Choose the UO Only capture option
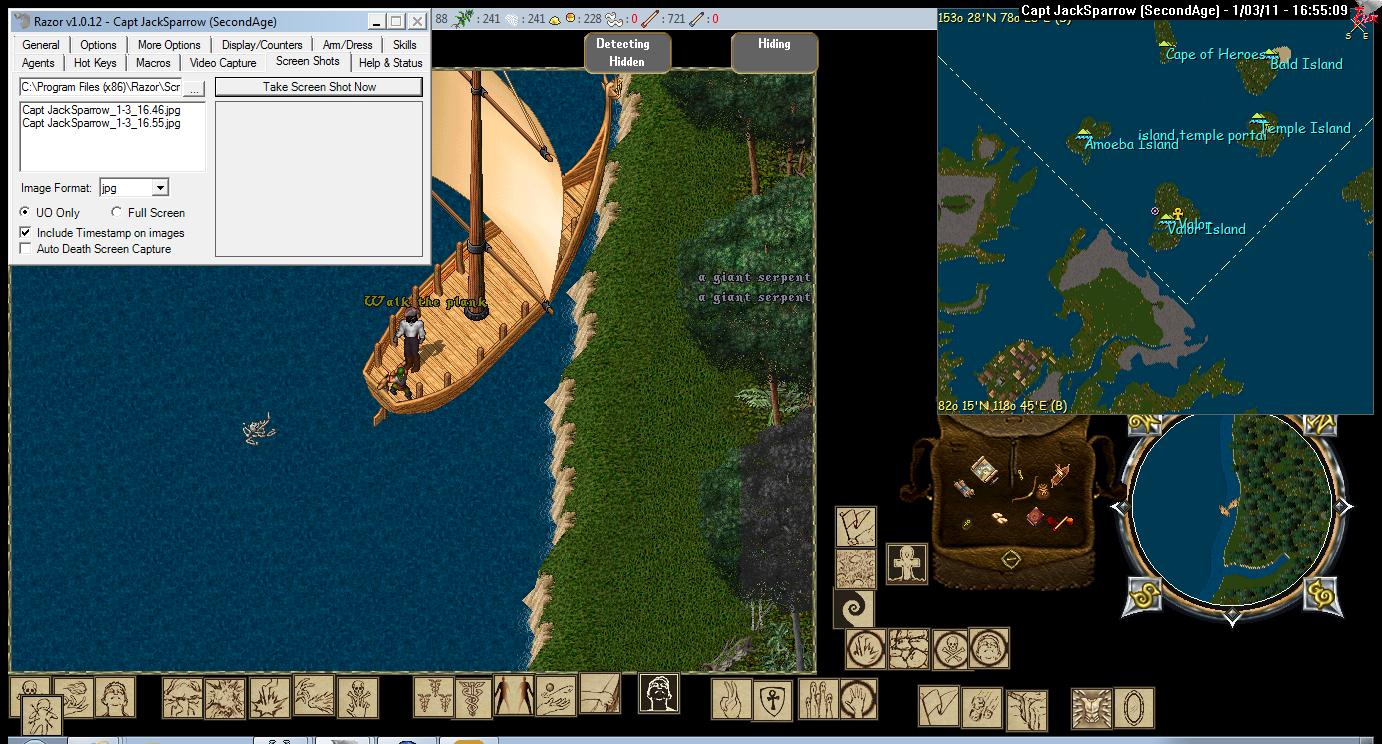This screenshot has height=744, width=1382. 26,213
